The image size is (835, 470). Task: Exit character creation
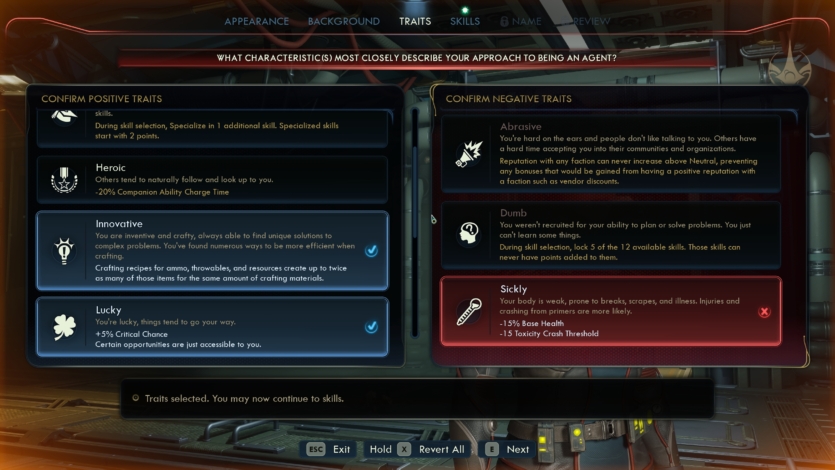click(x=328, y=449)
